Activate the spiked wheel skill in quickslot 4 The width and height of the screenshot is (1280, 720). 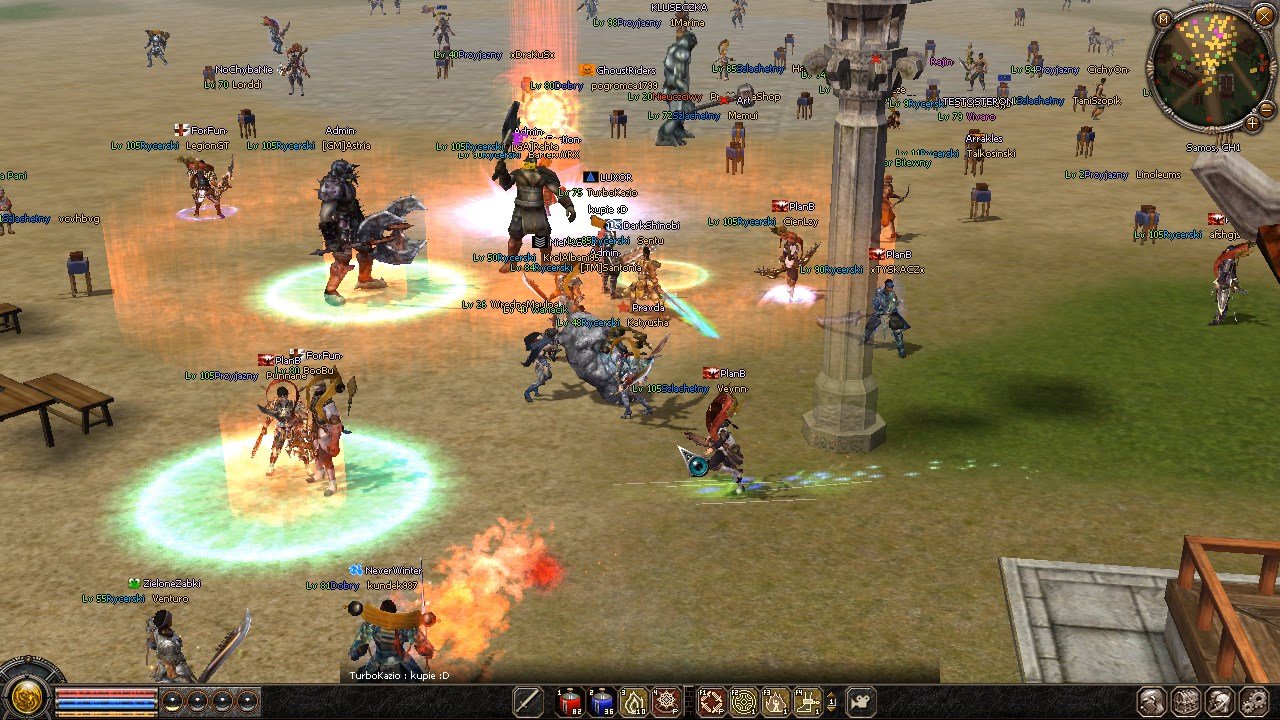[666, 702]
